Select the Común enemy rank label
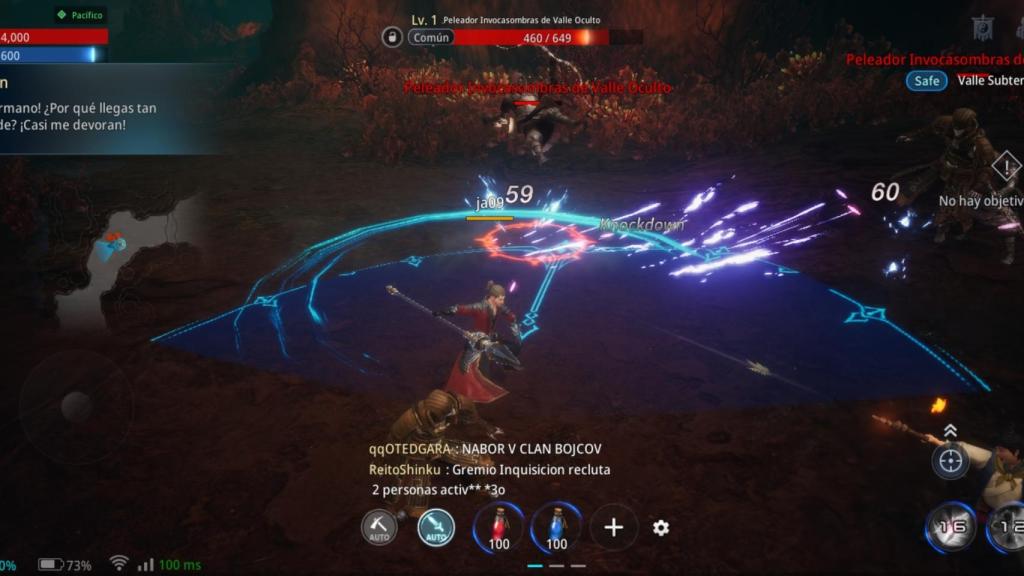Screen dimensions: 1024x576 point(431,37)
